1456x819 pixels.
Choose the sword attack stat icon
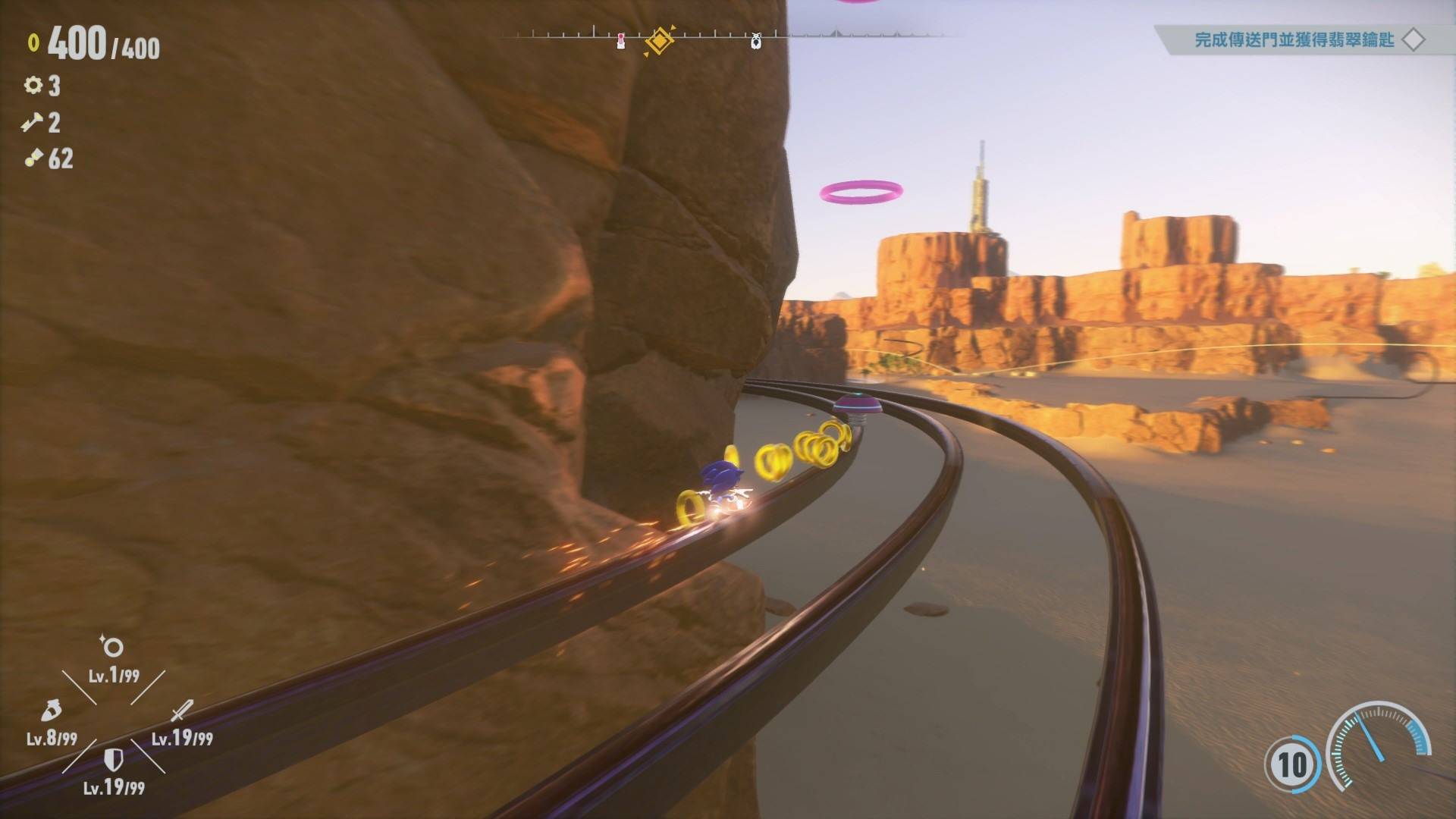[182, 711]
